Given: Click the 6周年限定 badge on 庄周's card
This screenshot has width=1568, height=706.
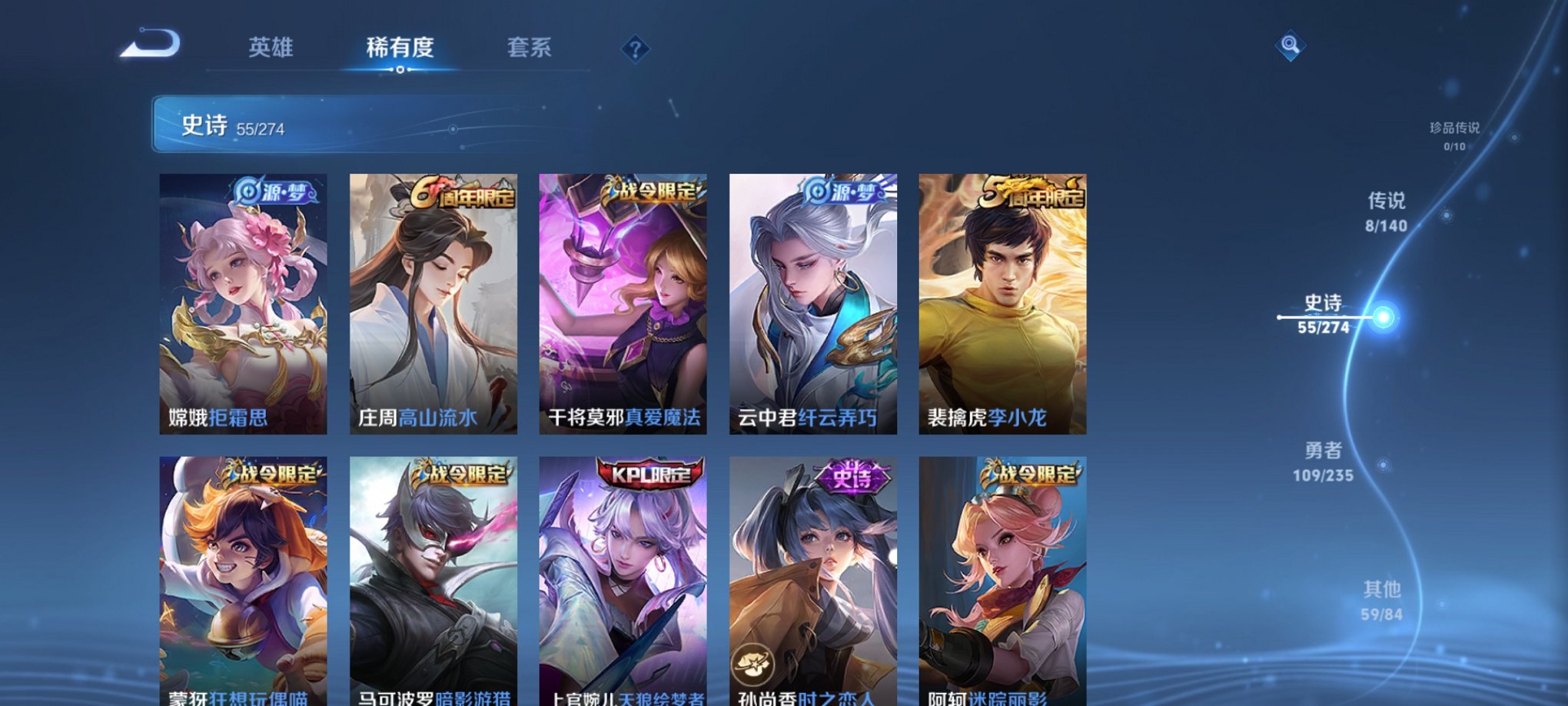Looking at the screenshot, I should coord(468,195).
